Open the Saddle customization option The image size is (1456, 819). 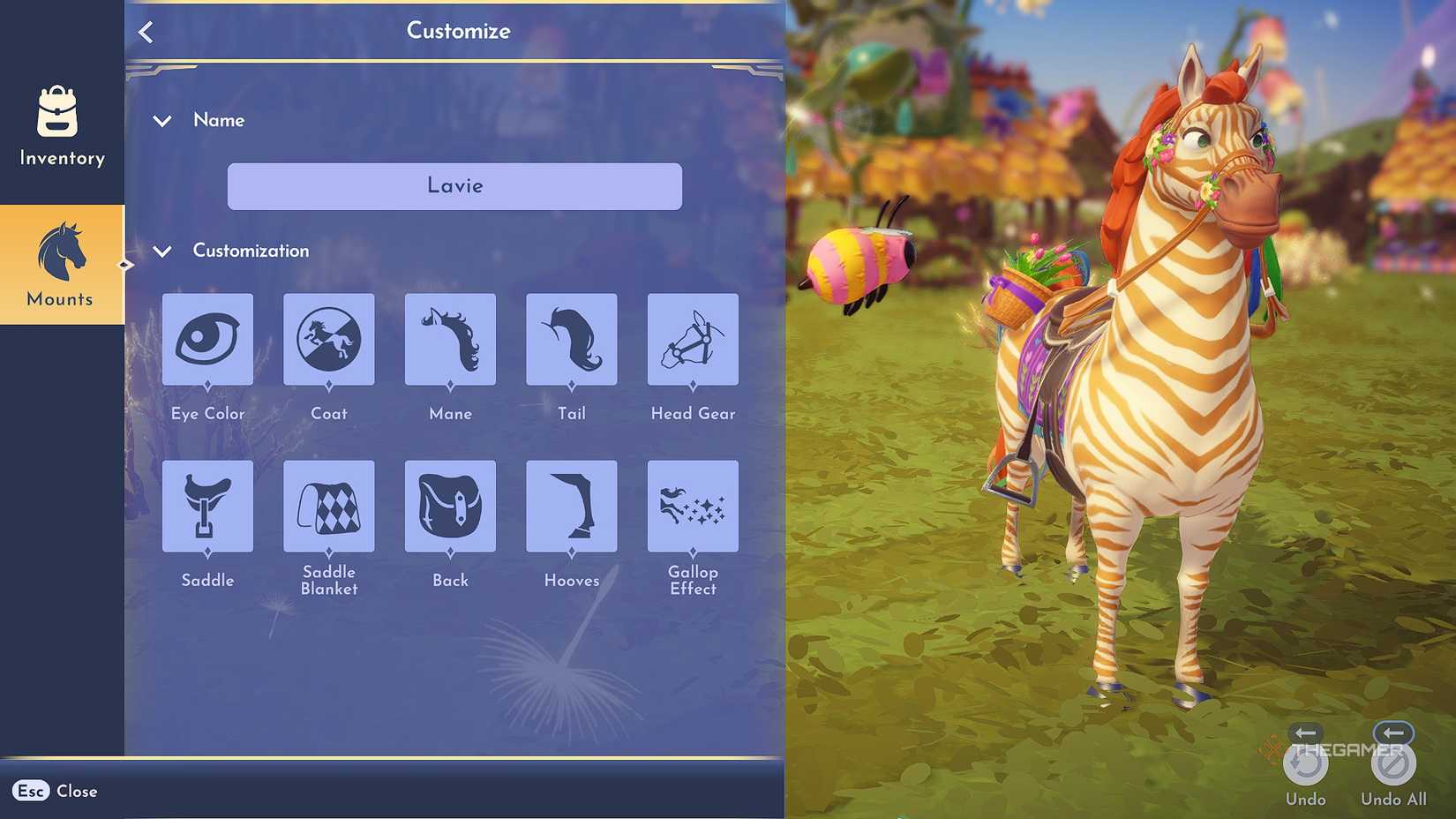pos(207,506)
